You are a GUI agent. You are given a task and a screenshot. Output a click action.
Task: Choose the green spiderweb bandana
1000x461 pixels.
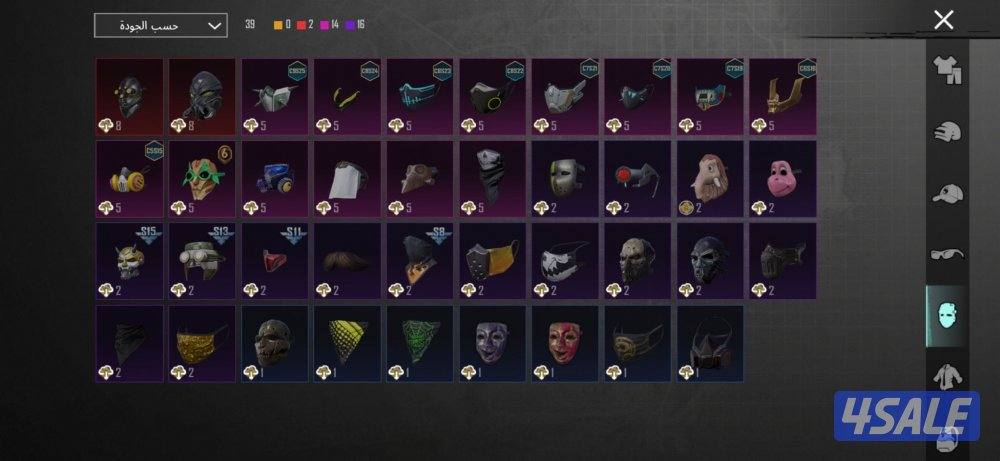pos(419,343)
